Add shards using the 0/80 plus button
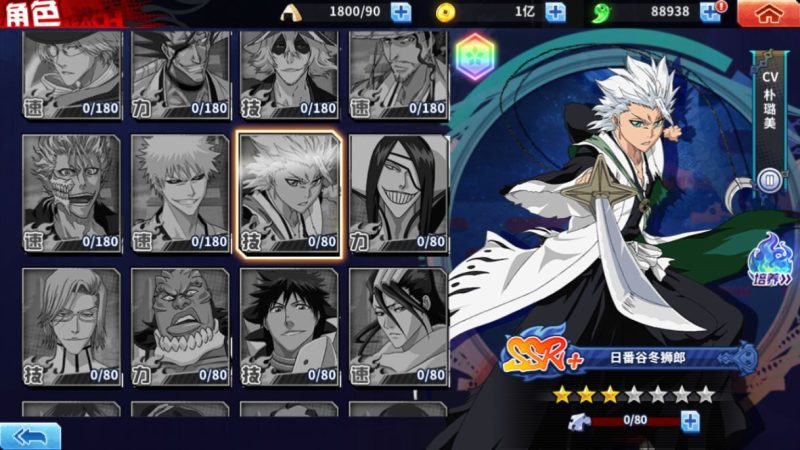Image resolution: width=800 pixels, height=450 pixels. tap(690, 421)
